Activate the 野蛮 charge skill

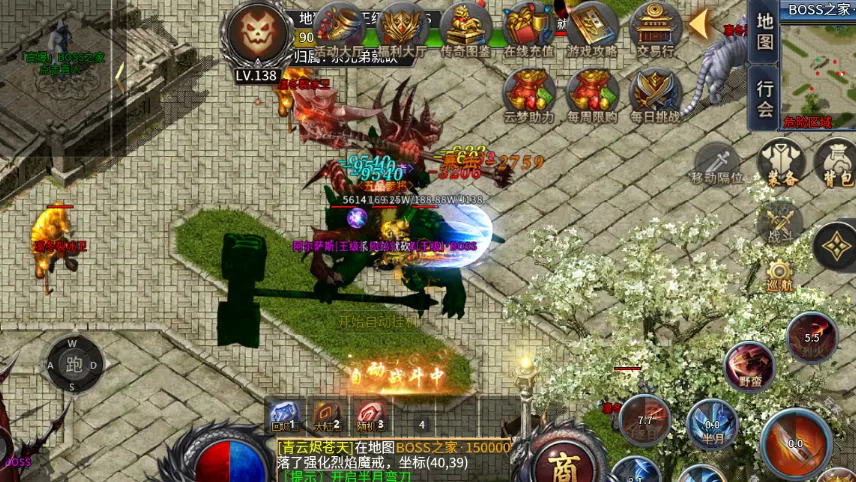click(x=749, y=365)
